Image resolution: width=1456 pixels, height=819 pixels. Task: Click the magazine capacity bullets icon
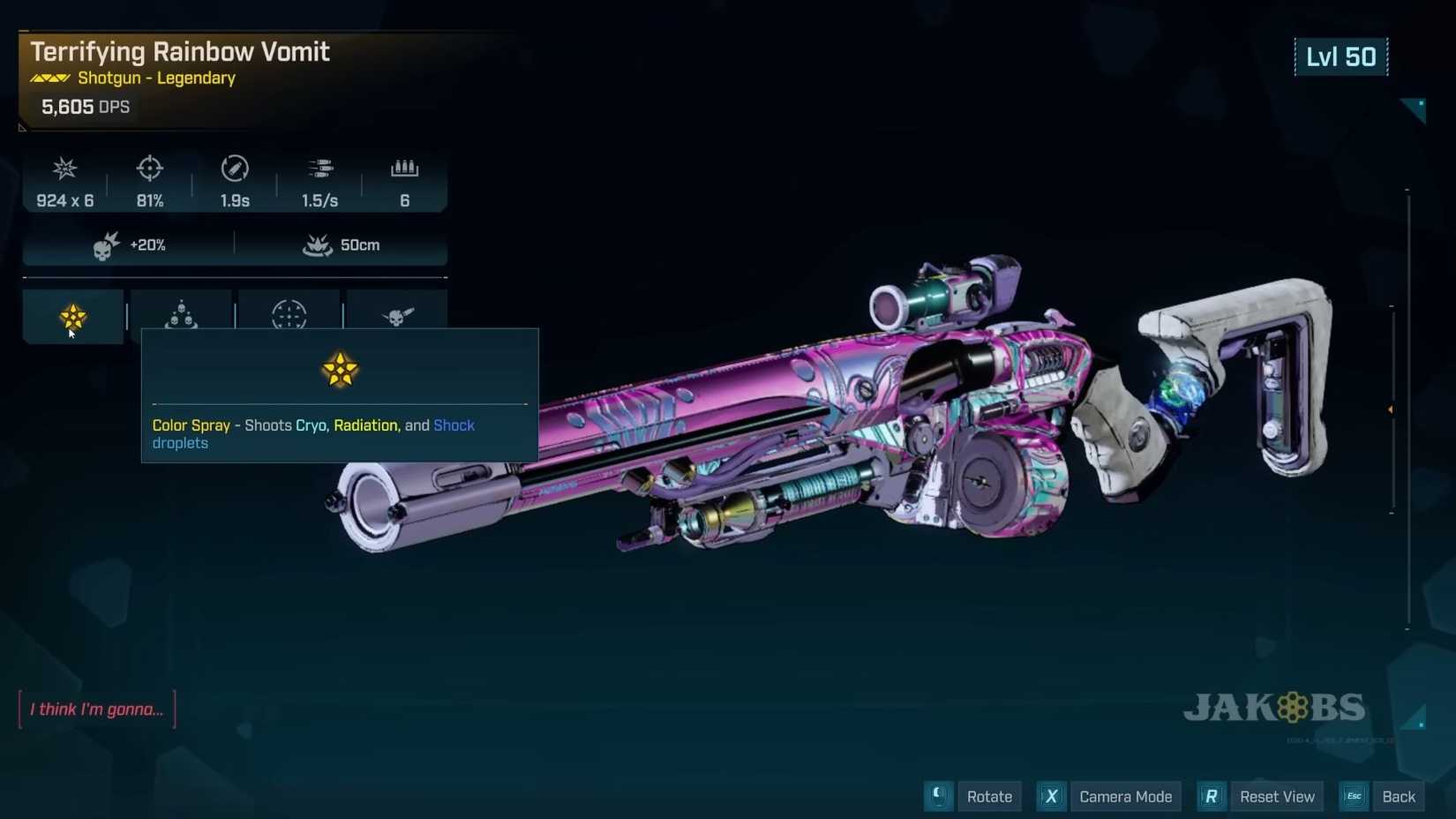[404, 169]
